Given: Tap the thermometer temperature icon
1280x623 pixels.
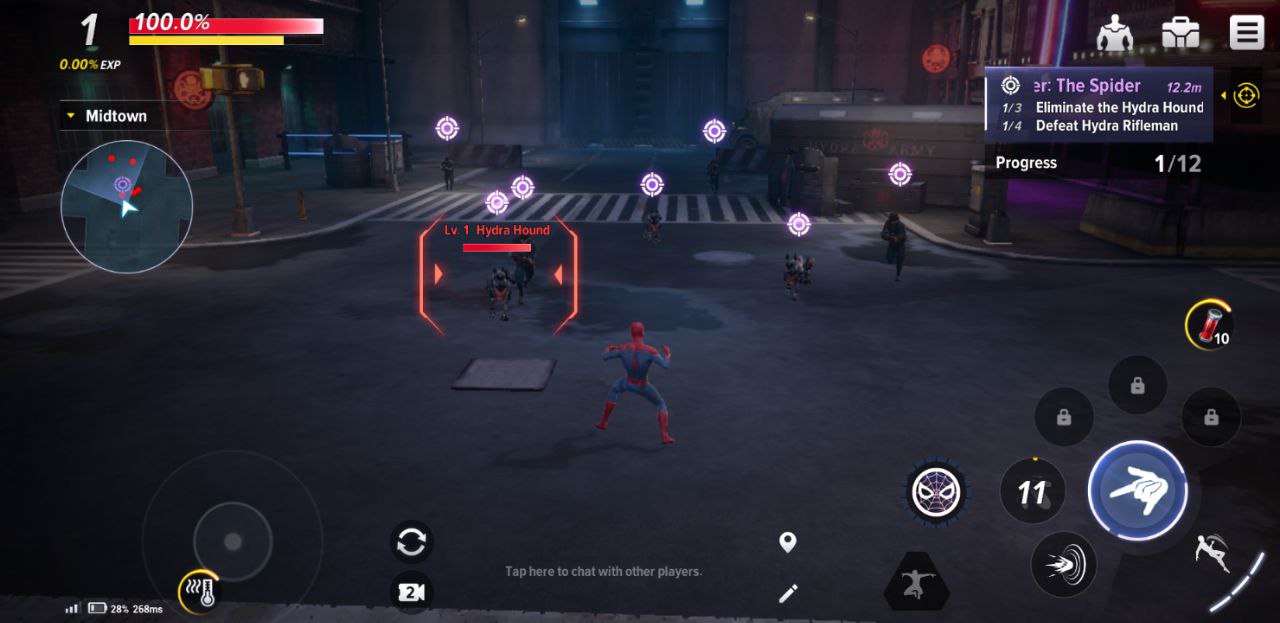Looking at the screenshot, I should tap(200, 592).
